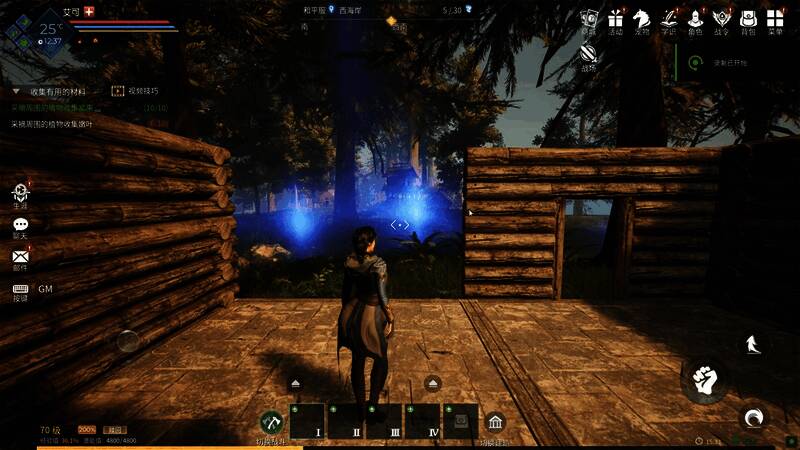Open the 菜单 main menu grid

pyautogui.click(x=774, y=19)
